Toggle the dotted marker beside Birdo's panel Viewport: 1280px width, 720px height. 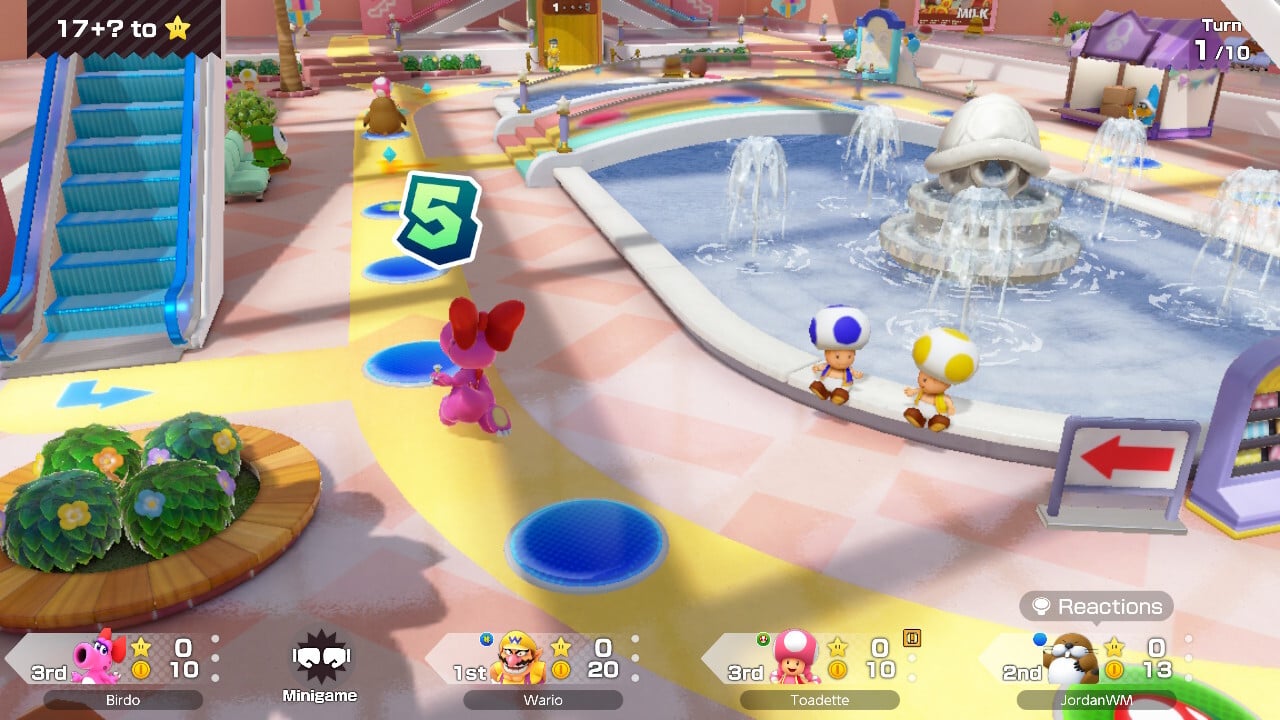215,655
